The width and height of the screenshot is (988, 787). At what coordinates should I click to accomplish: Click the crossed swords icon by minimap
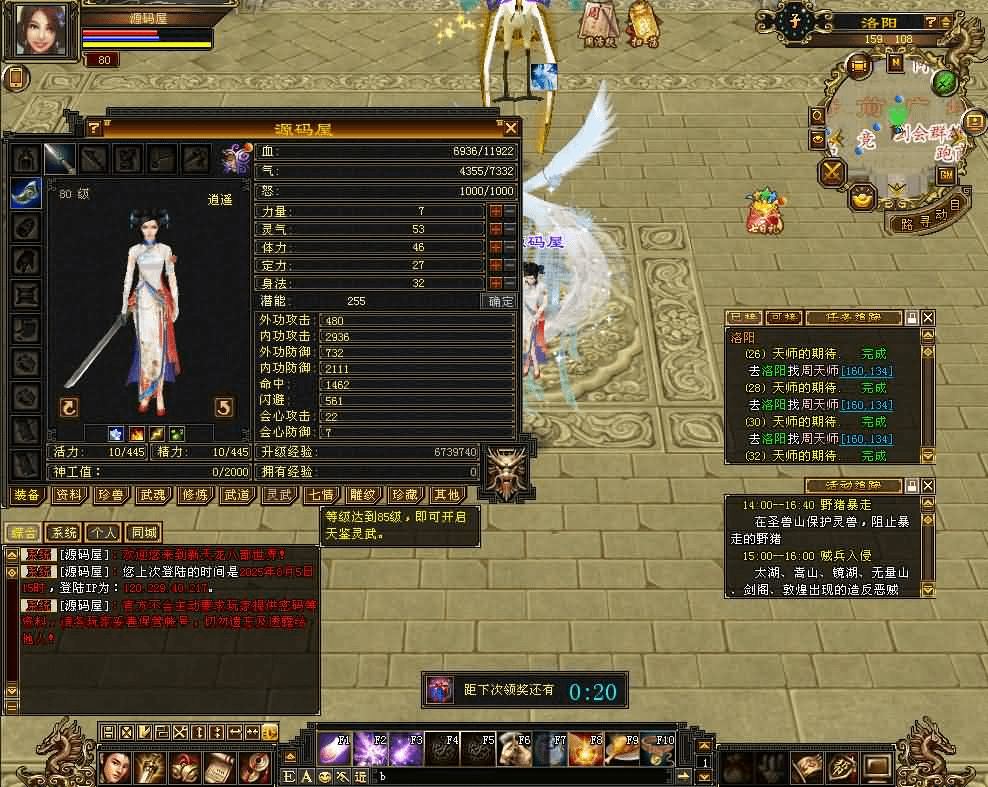[x=832, y=172]
